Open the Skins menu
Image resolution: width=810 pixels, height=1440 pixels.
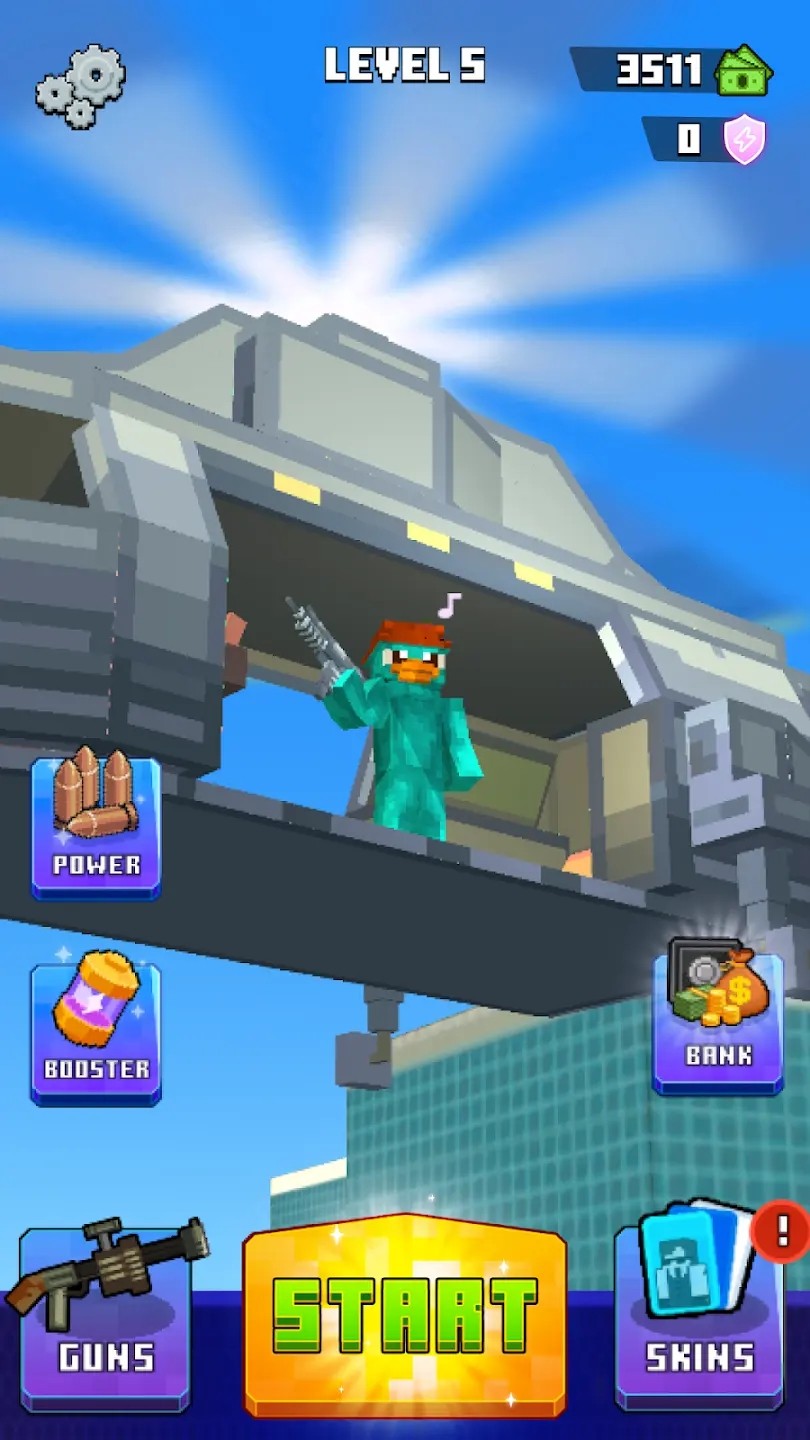tap(699, 1315)
